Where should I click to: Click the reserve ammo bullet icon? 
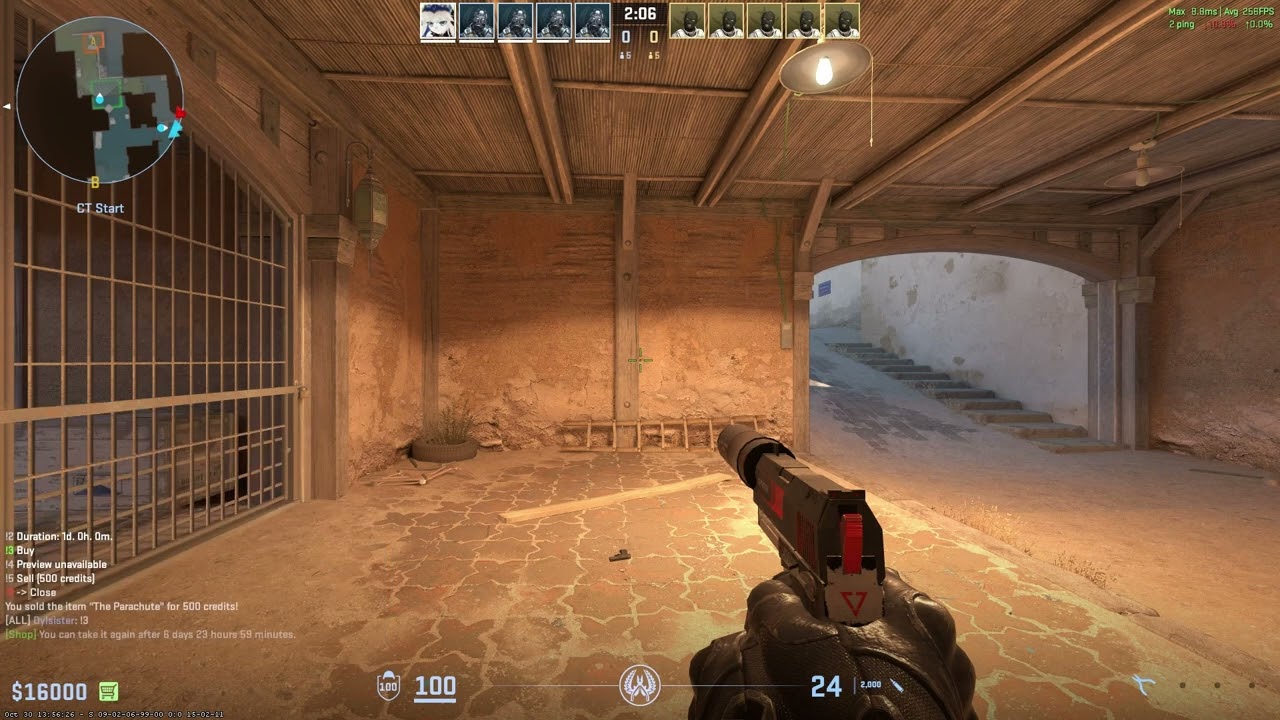(896, 685)
